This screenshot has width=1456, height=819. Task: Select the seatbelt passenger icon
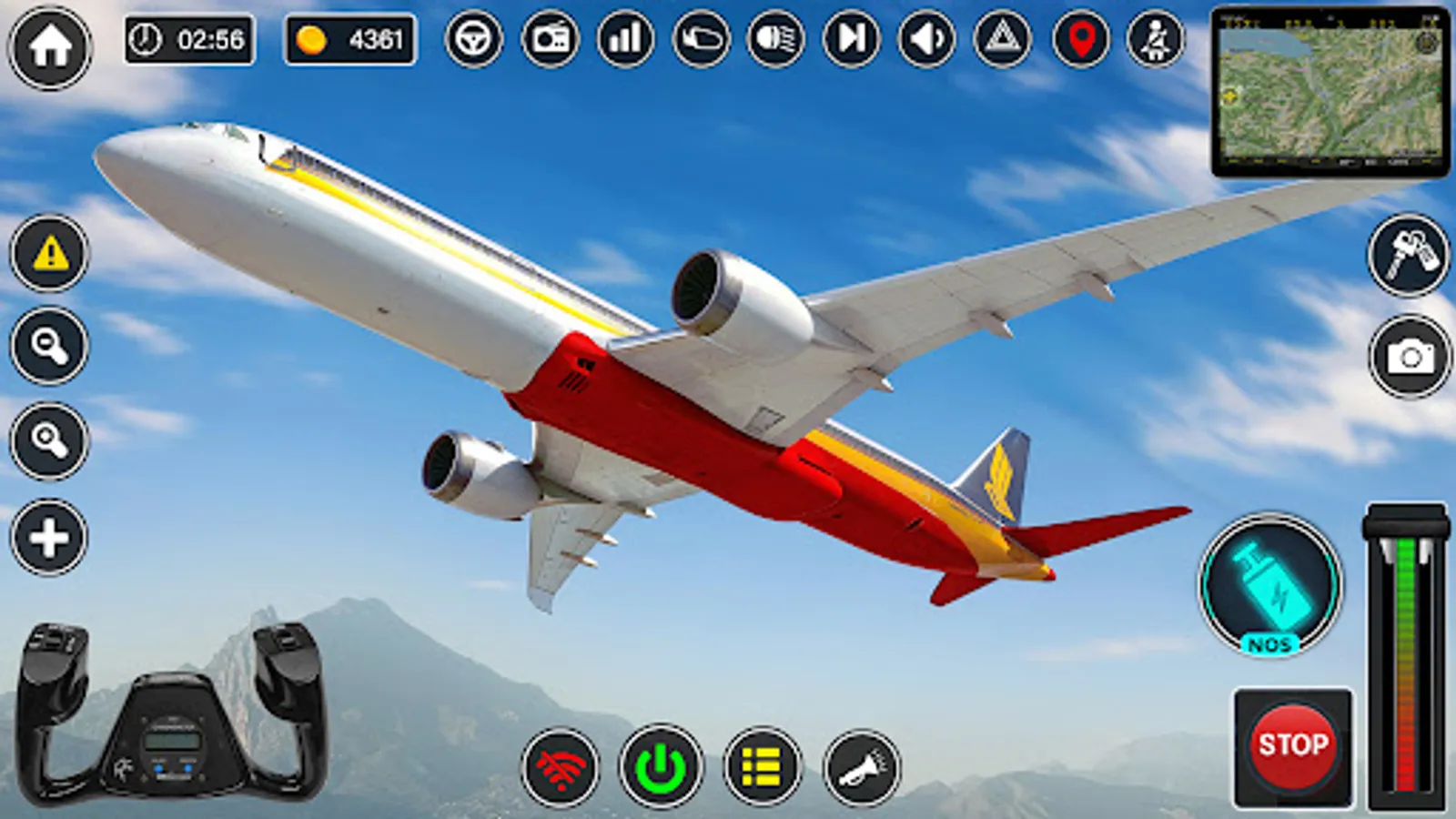point(1154,38)
